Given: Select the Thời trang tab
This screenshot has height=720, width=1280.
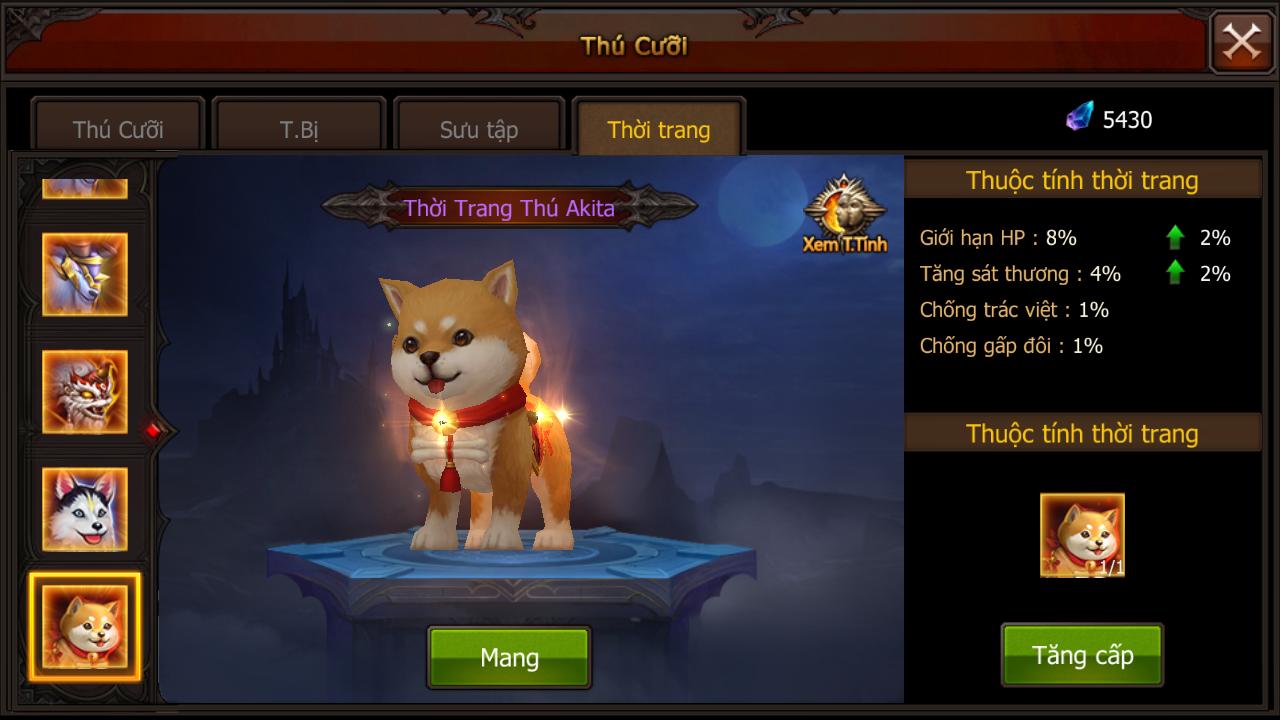Looking at the screenshot, I should [x=657, y=129].
